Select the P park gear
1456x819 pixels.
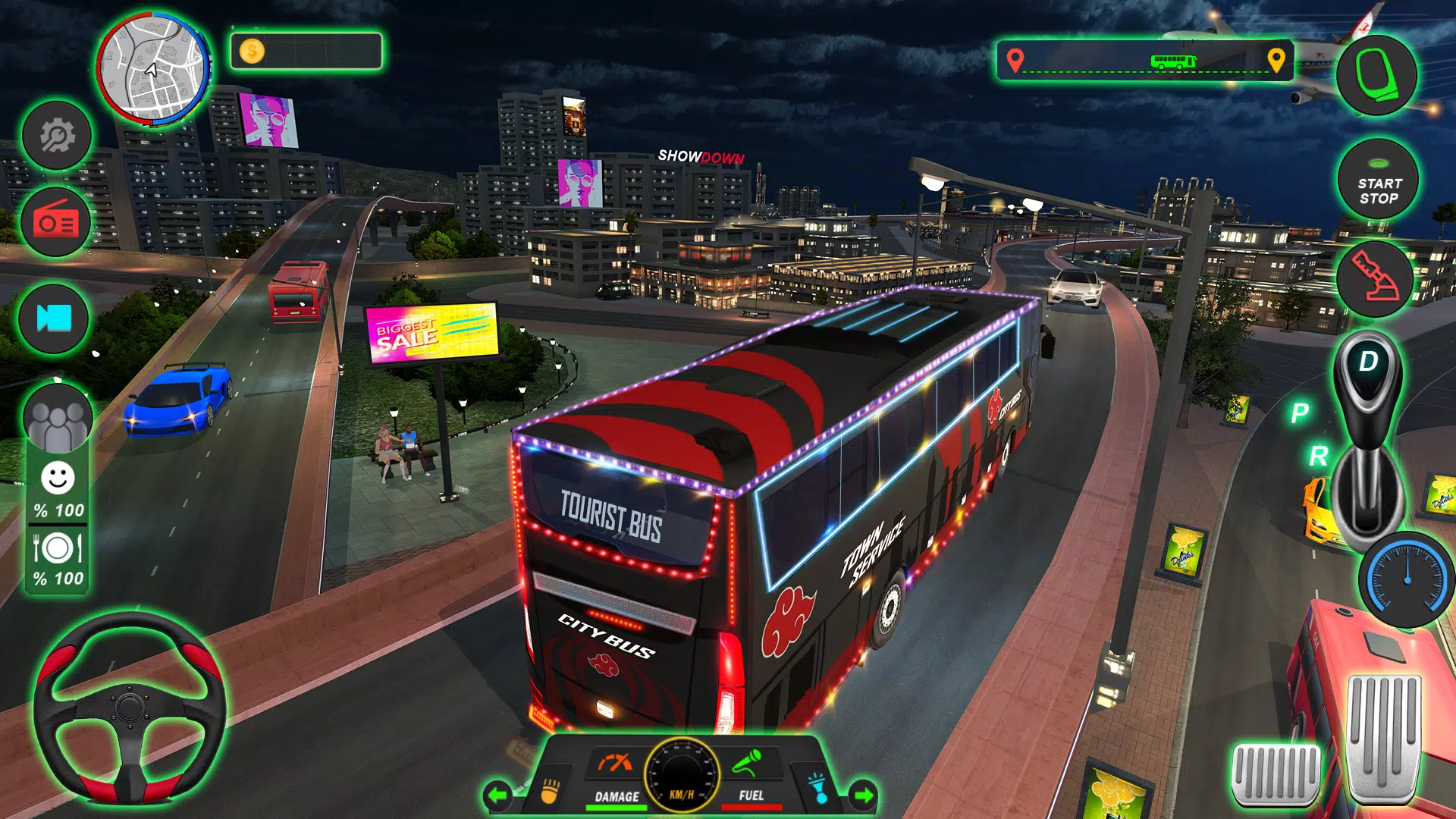(1300, 413)
